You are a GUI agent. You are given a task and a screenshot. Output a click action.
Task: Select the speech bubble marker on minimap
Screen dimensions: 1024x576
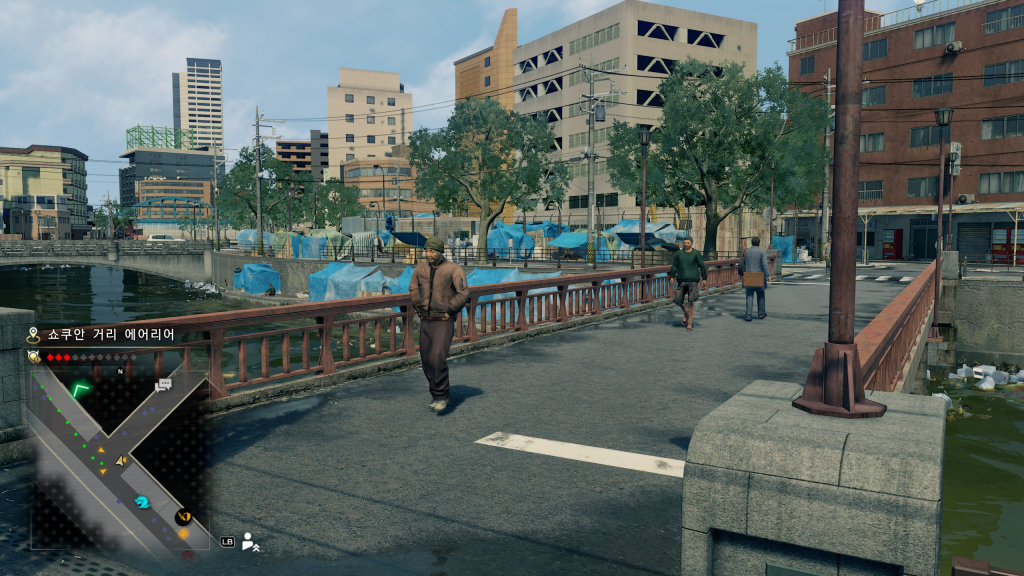coord(163,385)
